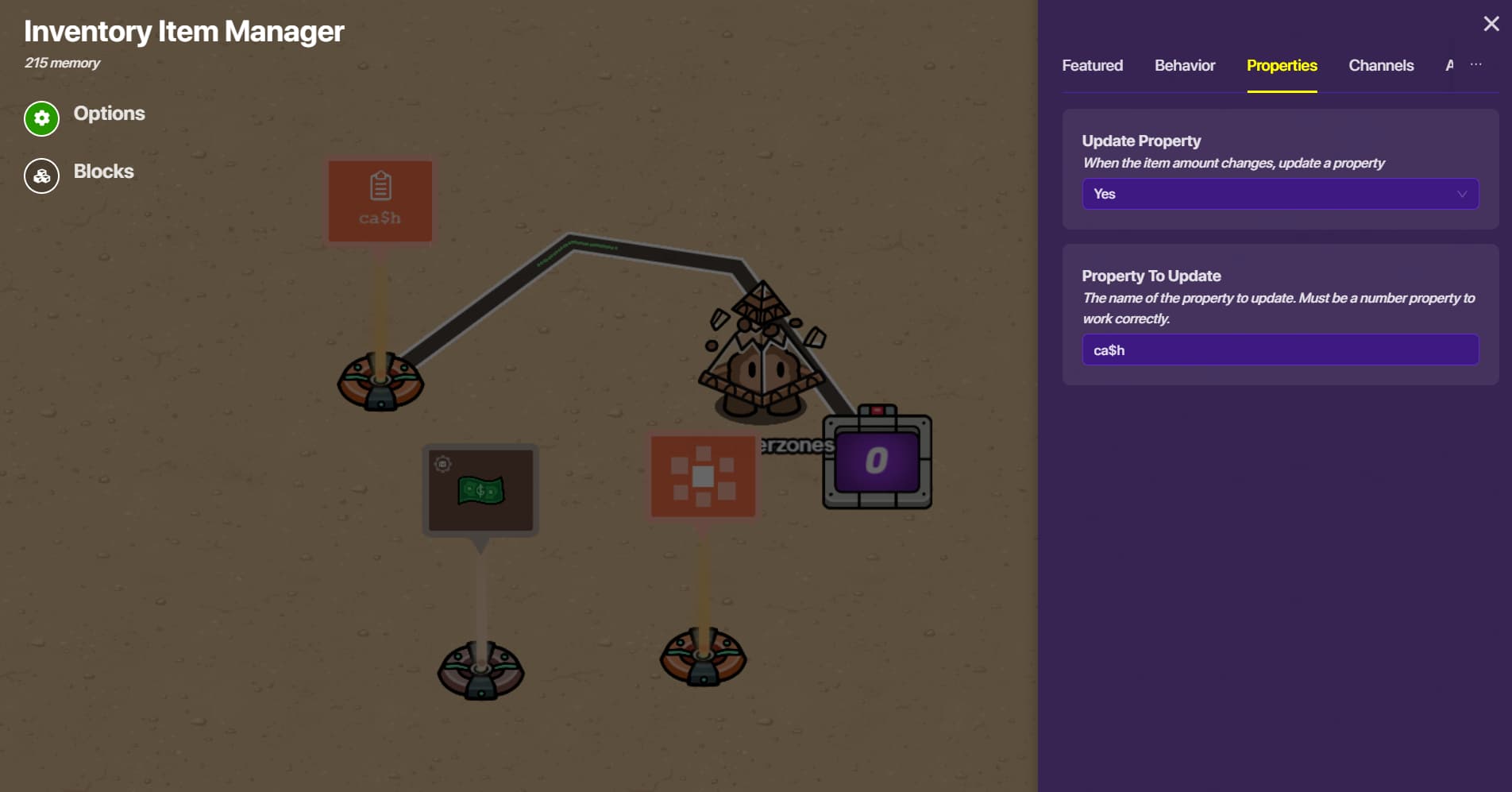
Task: Open the Update Property dropdown
Action: click(x=1279, y=194)
